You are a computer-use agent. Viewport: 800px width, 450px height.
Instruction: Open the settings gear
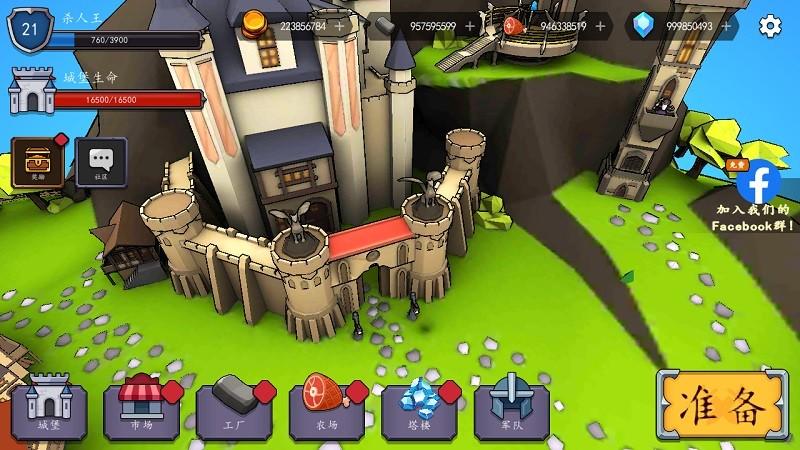pyautogui.click(x=769, y=26)
